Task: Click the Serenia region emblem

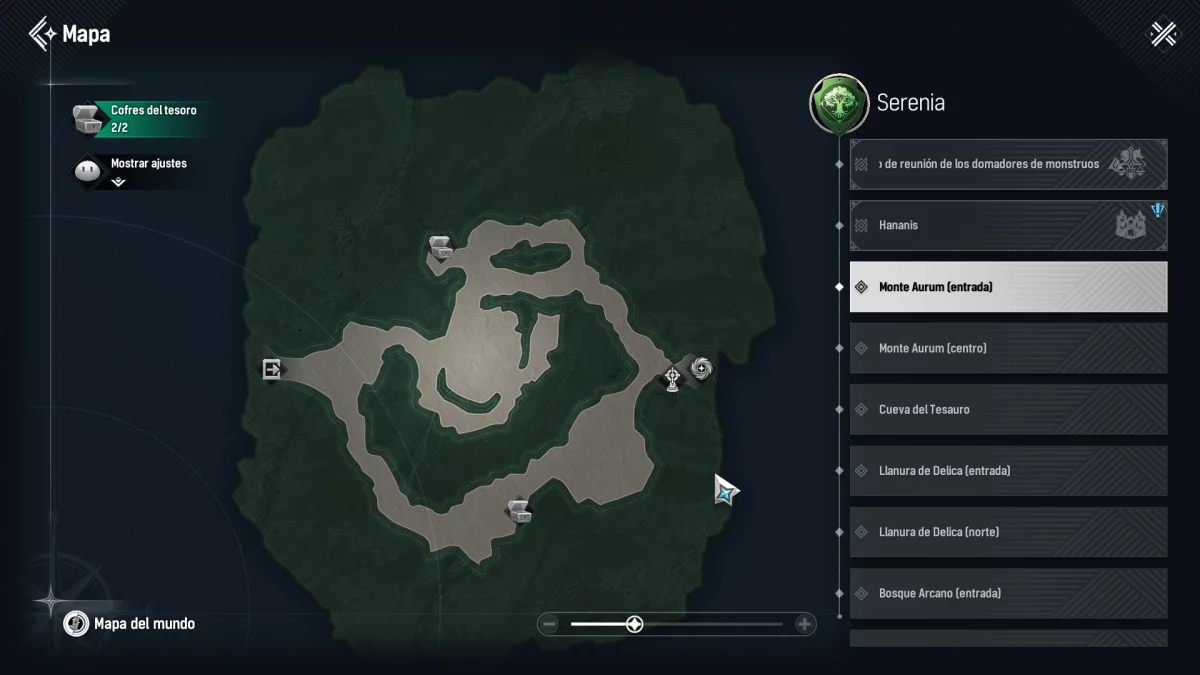Action: [x=838, y=103]
